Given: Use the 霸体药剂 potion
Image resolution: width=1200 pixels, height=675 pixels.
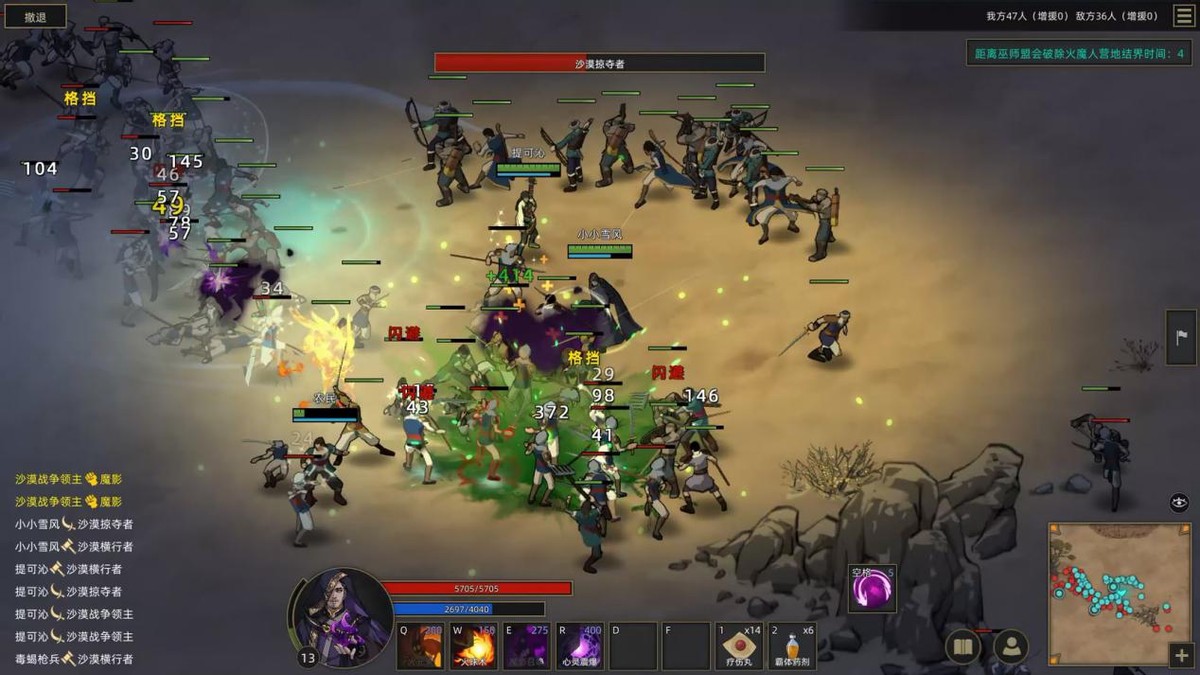Looking at the screenshot, I should (x=793, y=647).
